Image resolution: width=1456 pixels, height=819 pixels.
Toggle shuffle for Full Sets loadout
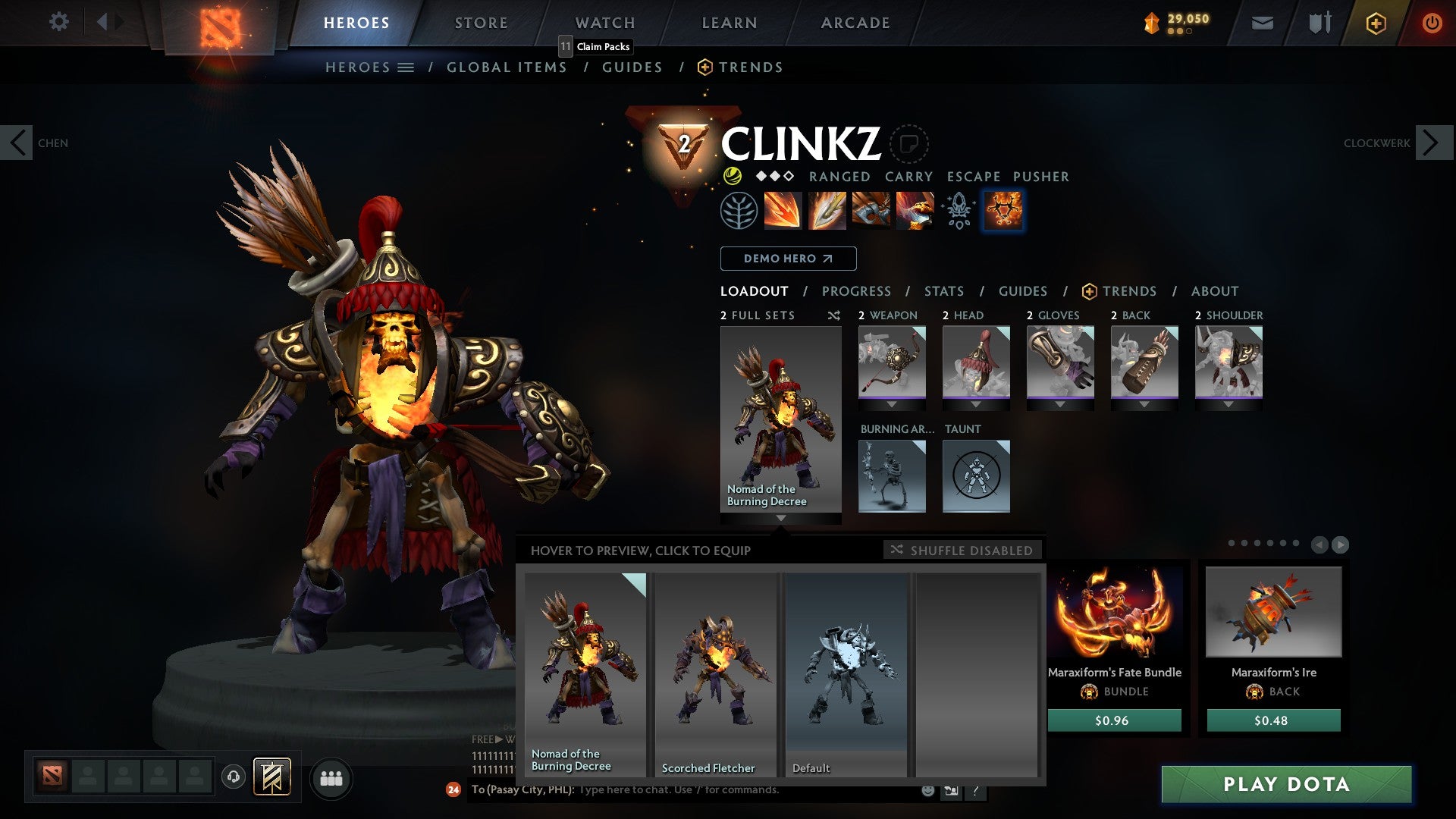pyautogui.click(x=833, y=315)
